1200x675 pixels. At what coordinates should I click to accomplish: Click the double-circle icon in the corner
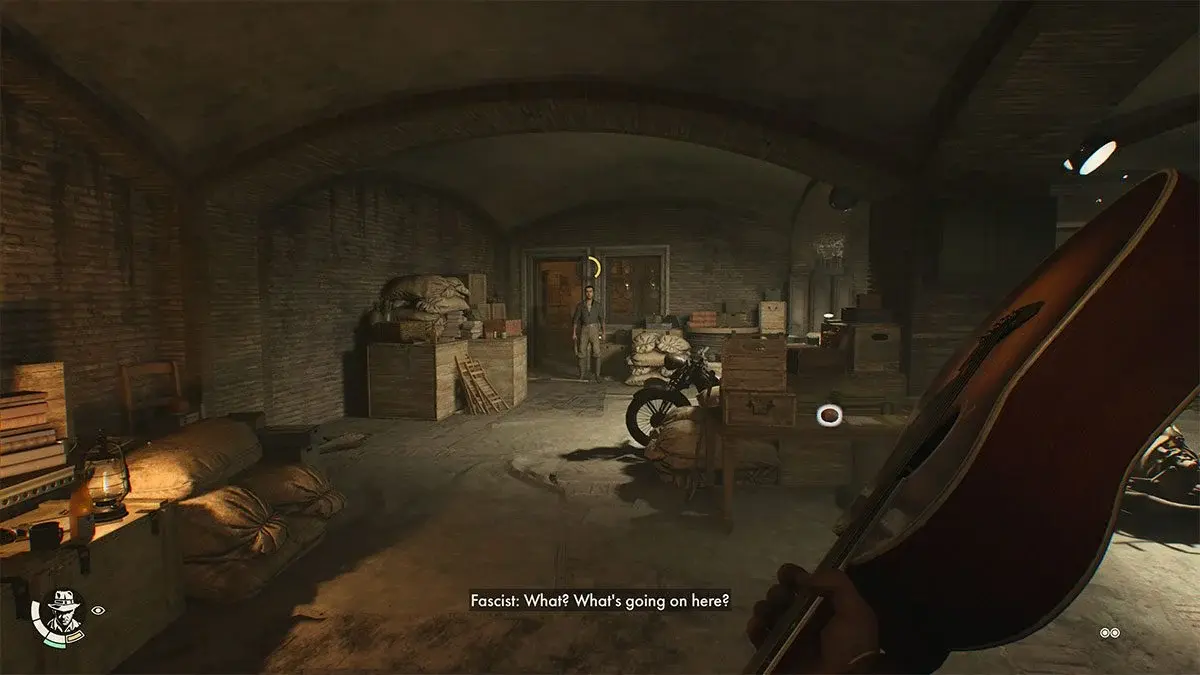[1109, 632]
